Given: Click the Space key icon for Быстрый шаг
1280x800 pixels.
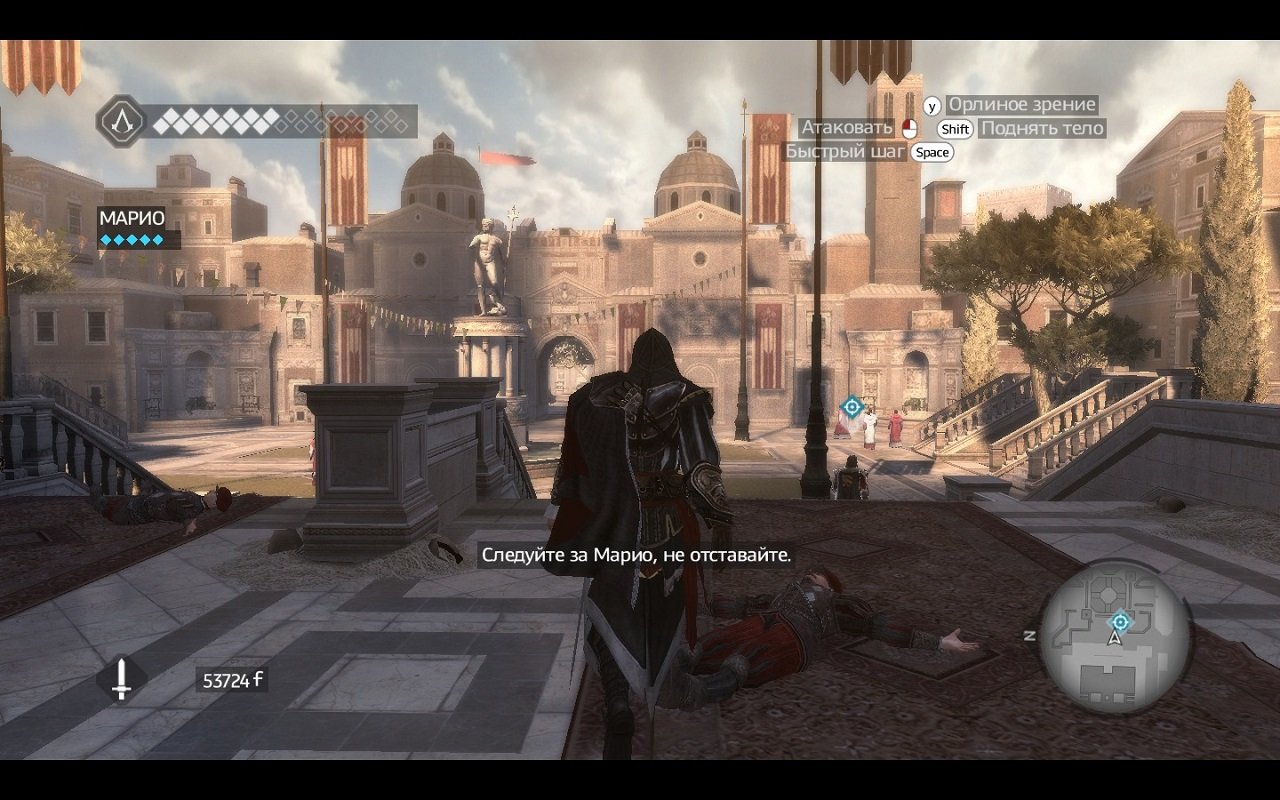Looking at the screenshot, I should pos(931,153).
